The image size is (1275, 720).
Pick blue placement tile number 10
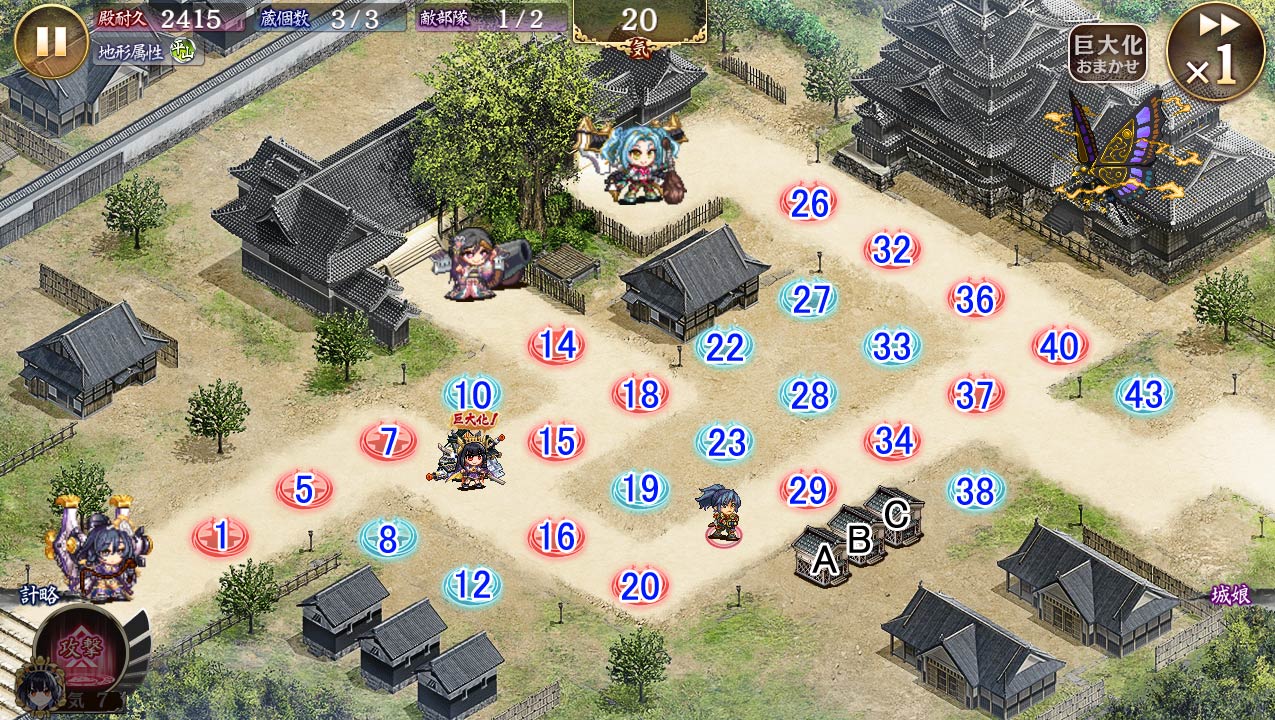(x=472, y=395)
